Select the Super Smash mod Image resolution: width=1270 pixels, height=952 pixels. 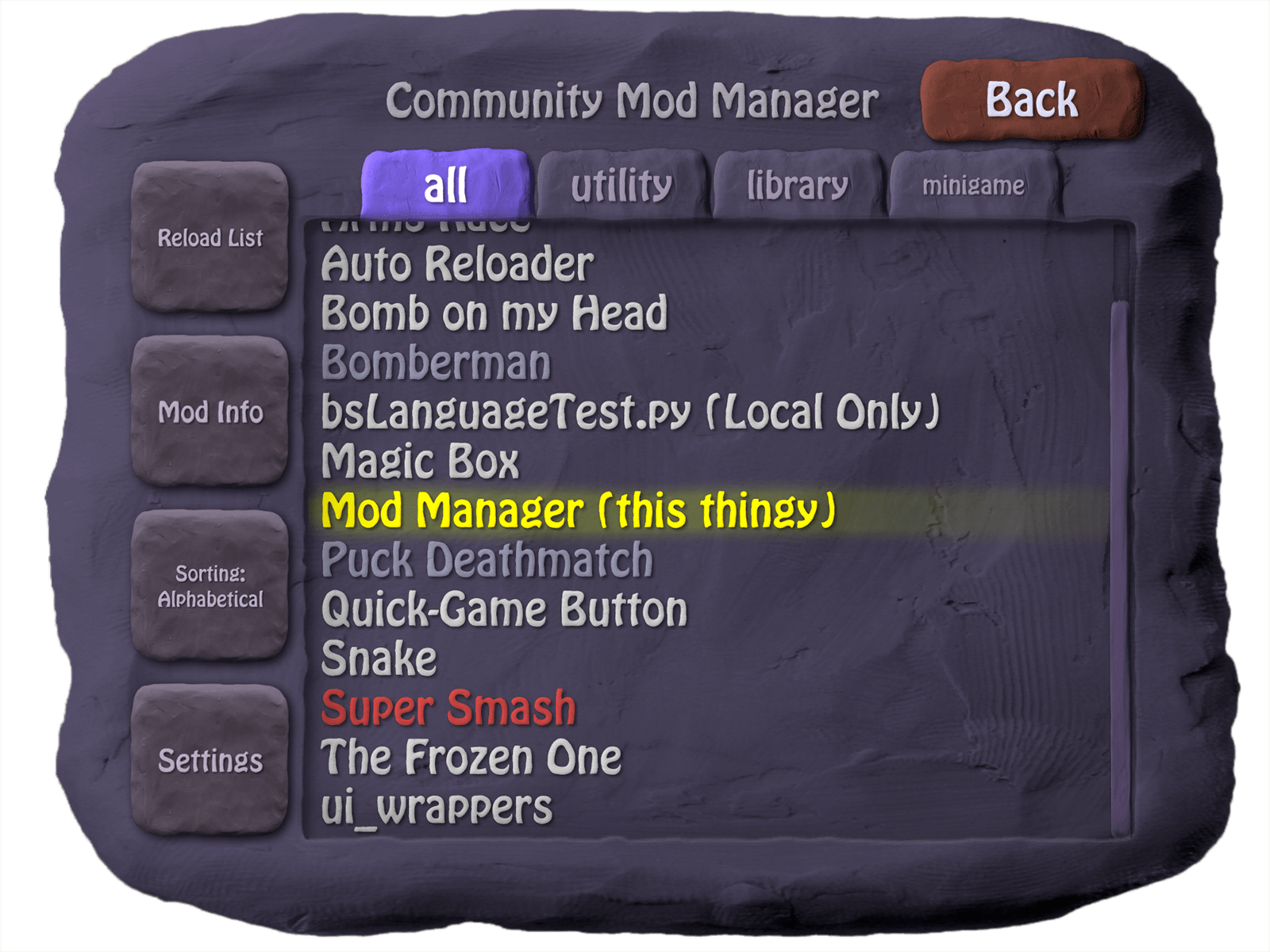[x=448, y=706]
